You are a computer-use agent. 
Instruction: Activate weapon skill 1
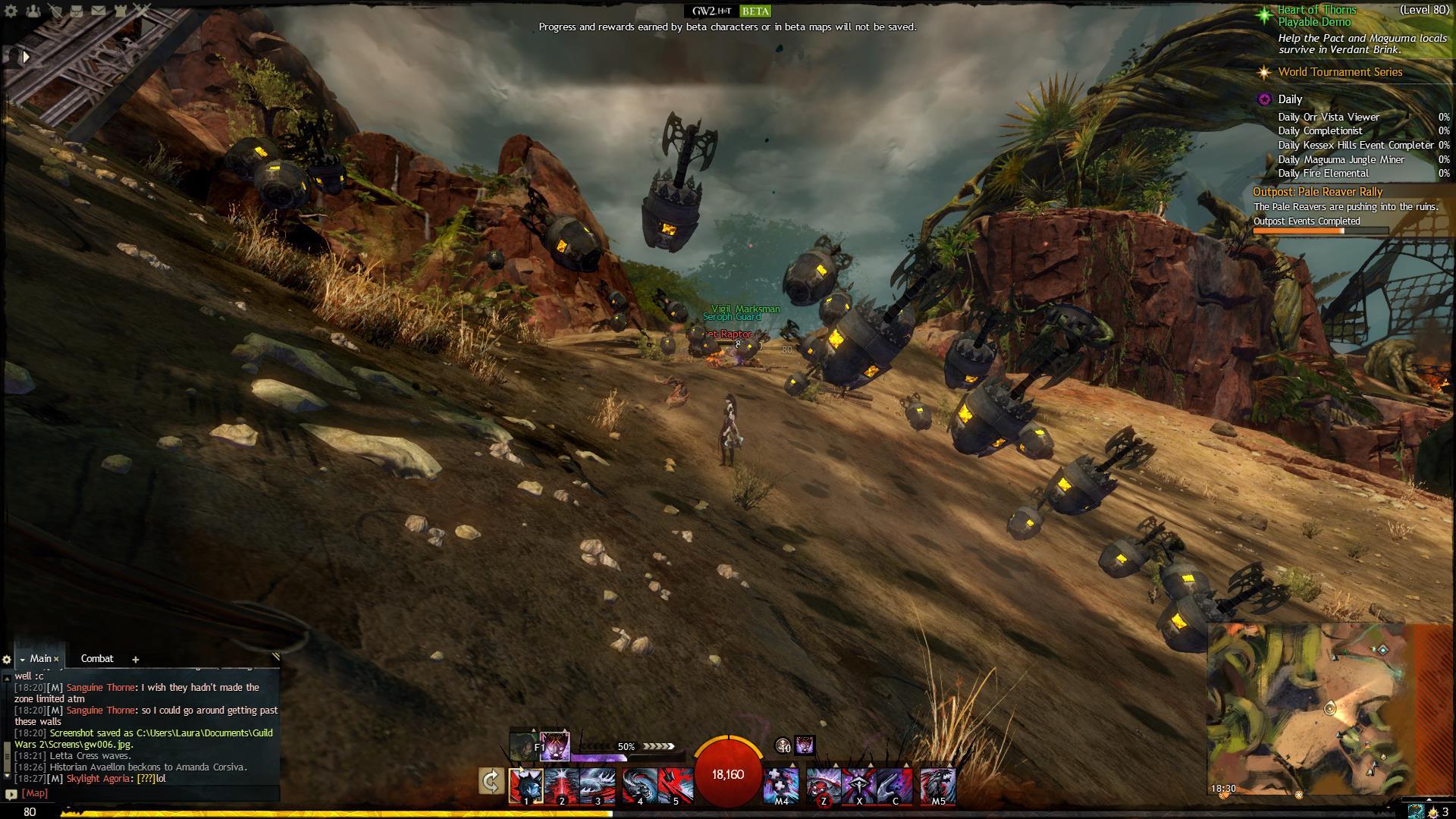point(526,785)
